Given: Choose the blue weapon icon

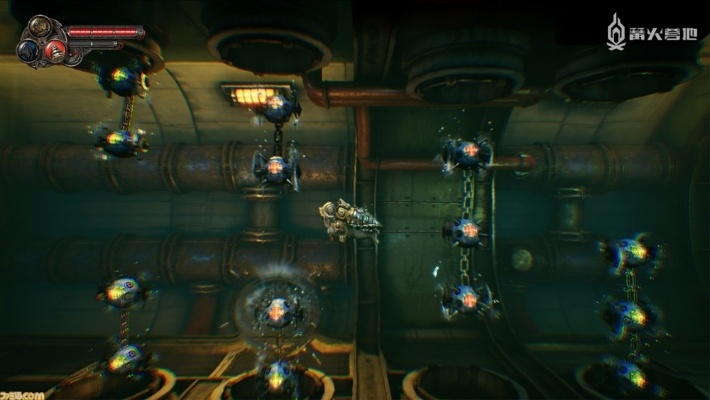Looking at the screenshot, I should [x=30, y=49].
